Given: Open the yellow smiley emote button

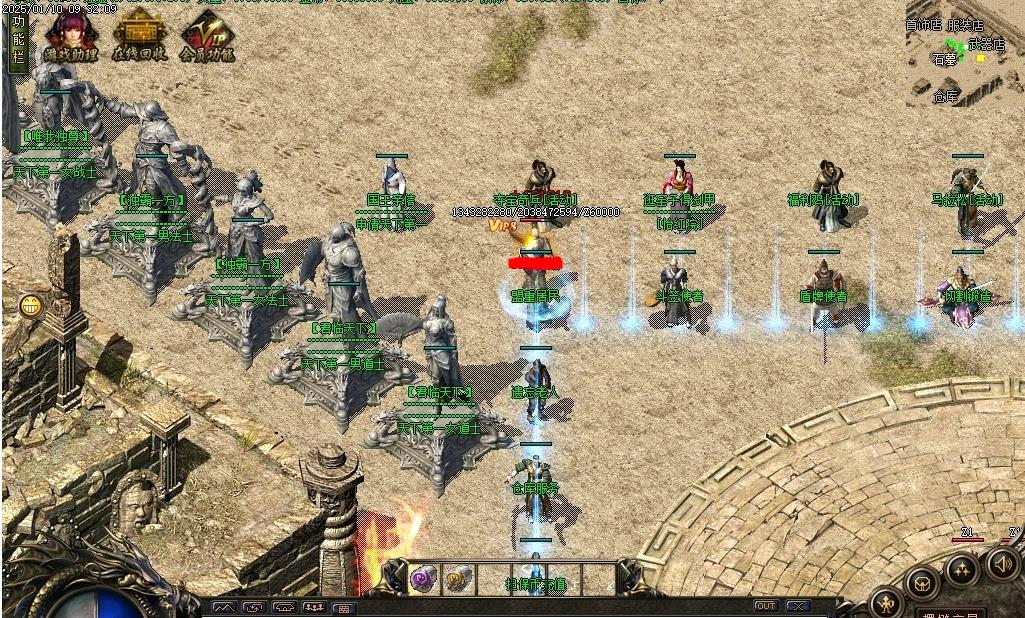Looking at the screenshot, I should [x=30, y=305].
